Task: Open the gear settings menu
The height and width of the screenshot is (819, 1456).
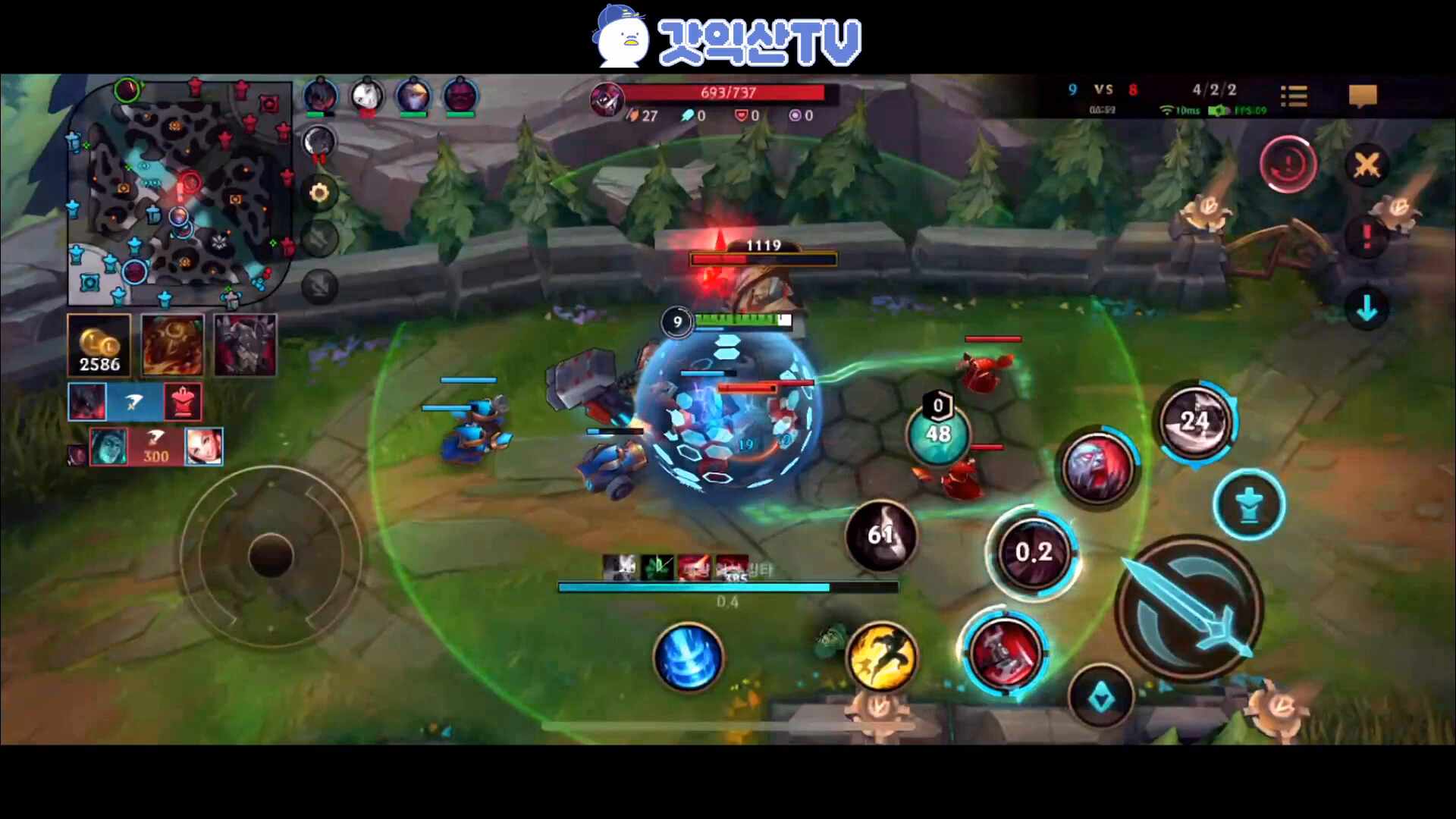Action: click(x=319, y=193)
